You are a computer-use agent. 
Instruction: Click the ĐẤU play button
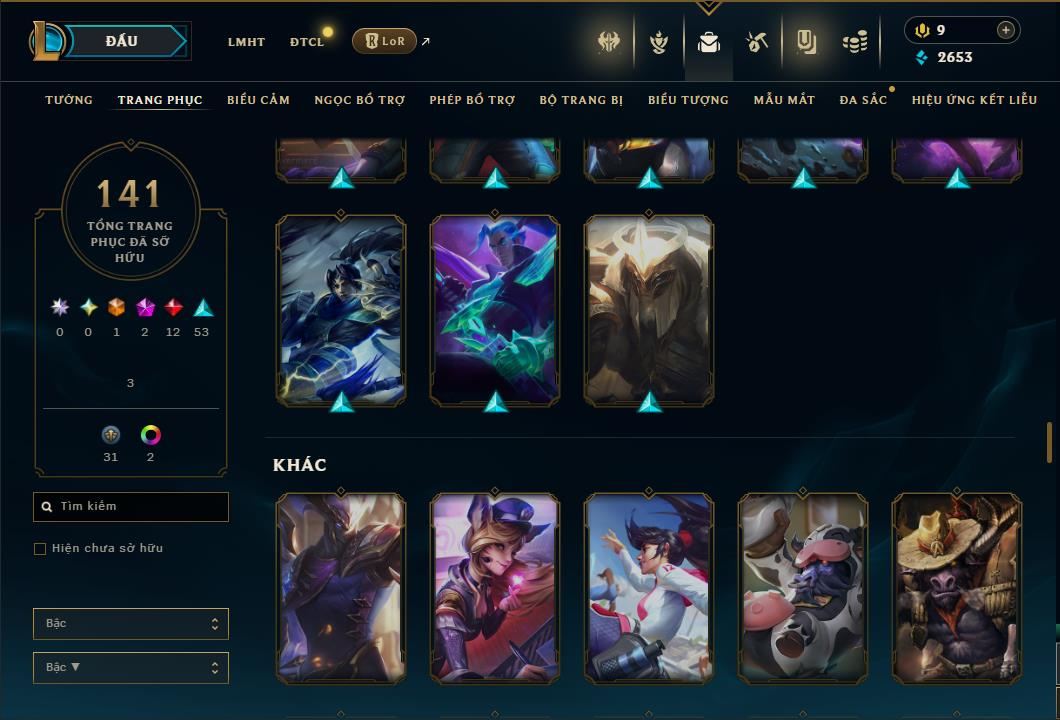121,41
